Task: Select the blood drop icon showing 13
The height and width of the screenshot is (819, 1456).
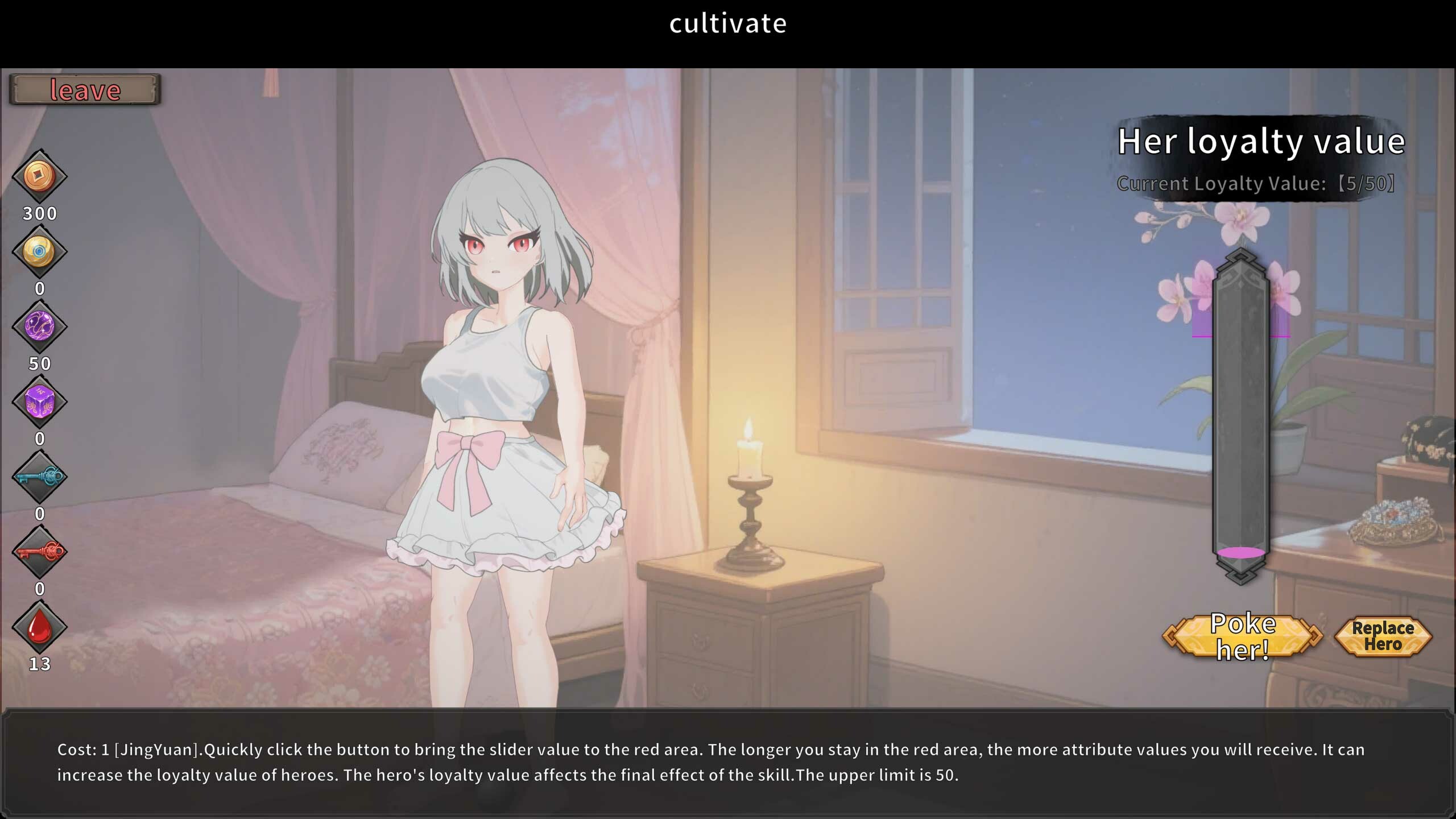Action: 39,626
